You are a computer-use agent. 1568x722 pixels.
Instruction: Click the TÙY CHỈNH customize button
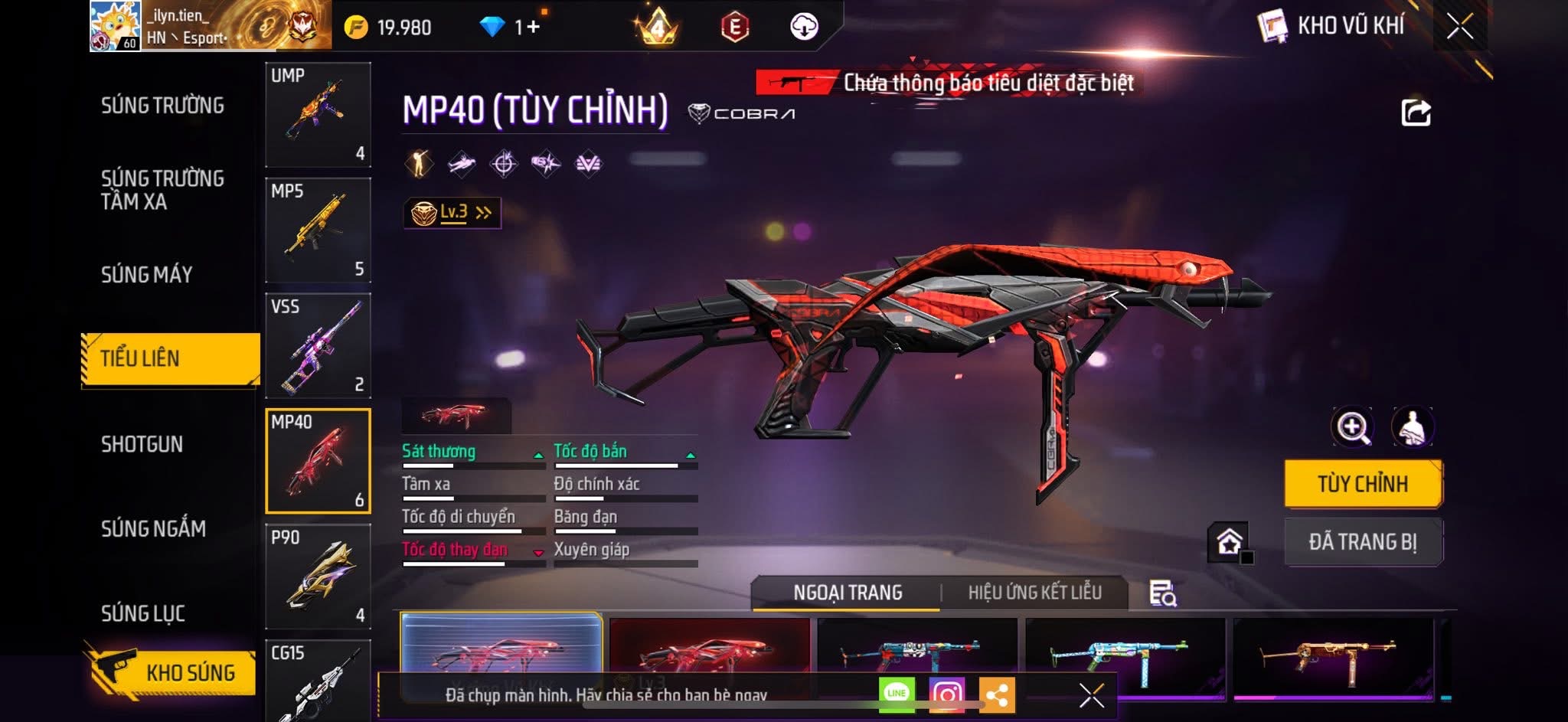click(1363, 484)
